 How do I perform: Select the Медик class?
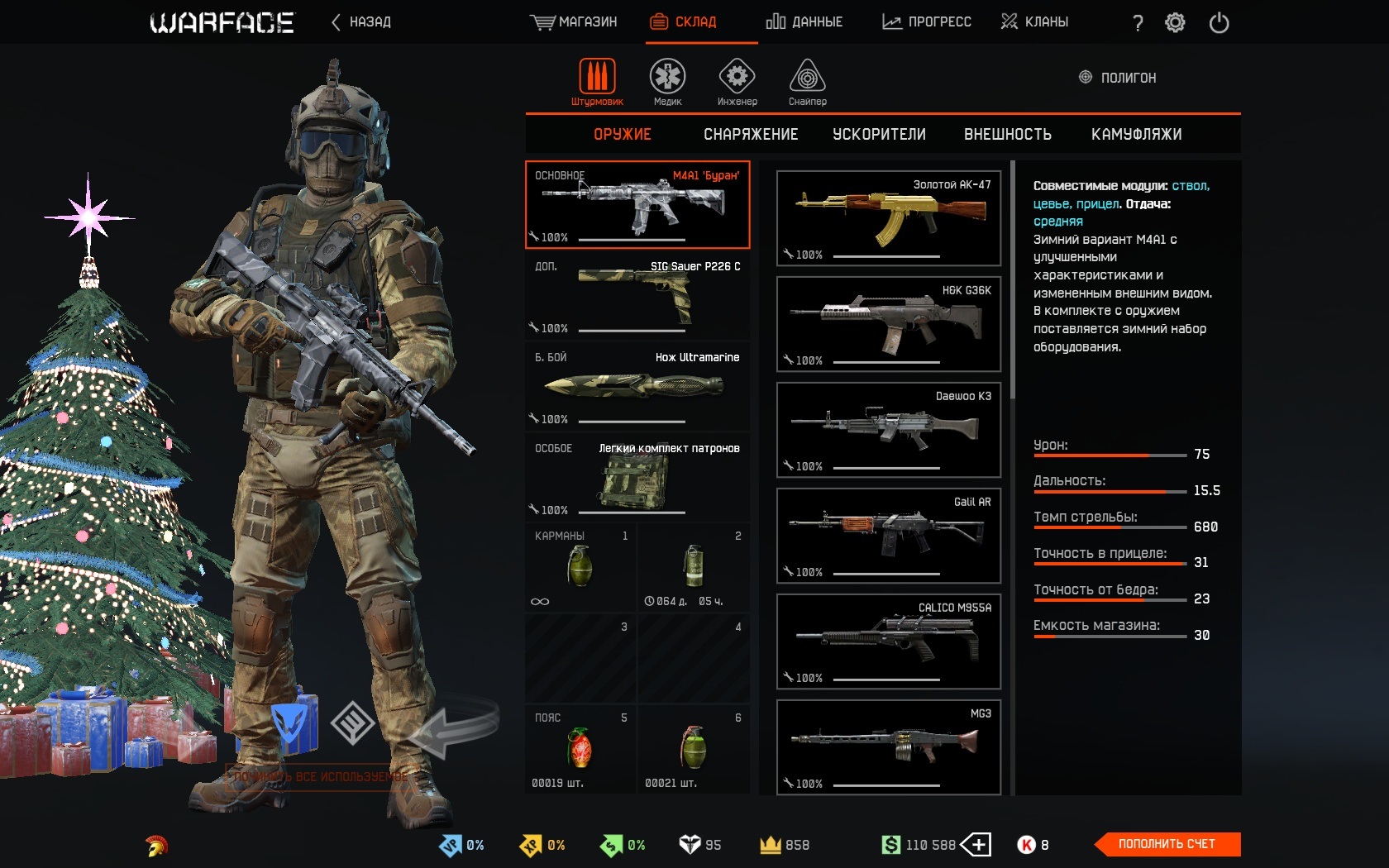point(667,82)
